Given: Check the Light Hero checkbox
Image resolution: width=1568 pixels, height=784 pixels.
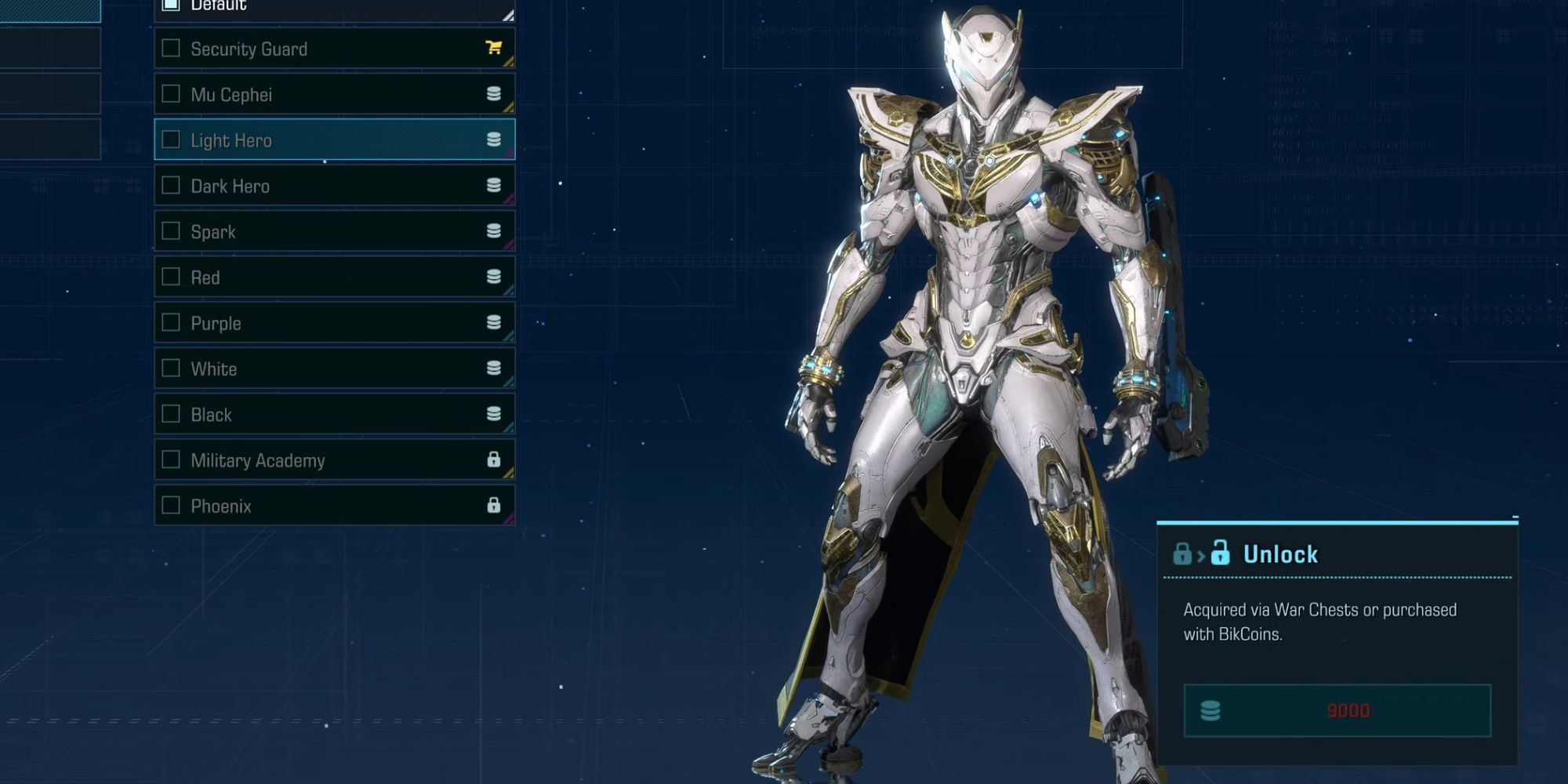Looking at the screenshot, I should click(x=171, y=140).
